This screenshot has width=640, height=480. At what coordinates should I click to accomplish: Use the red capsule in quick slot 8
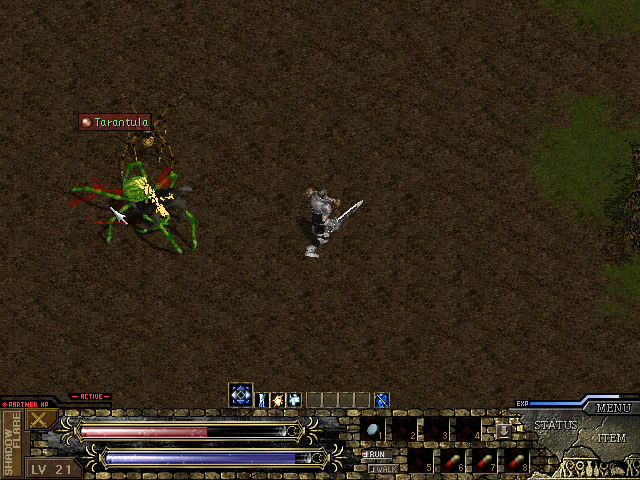tap(514, 461)
